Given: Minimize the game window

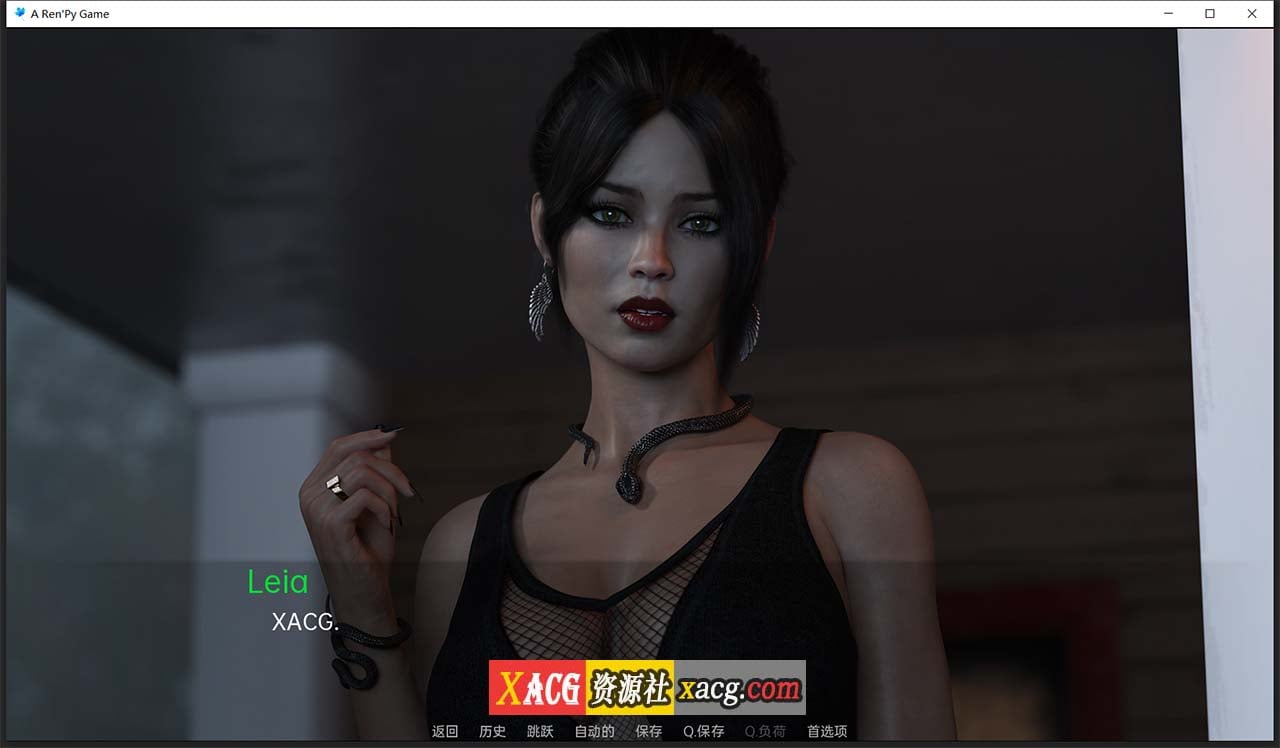Looking at the screenshot, I should pos(1168,13).
